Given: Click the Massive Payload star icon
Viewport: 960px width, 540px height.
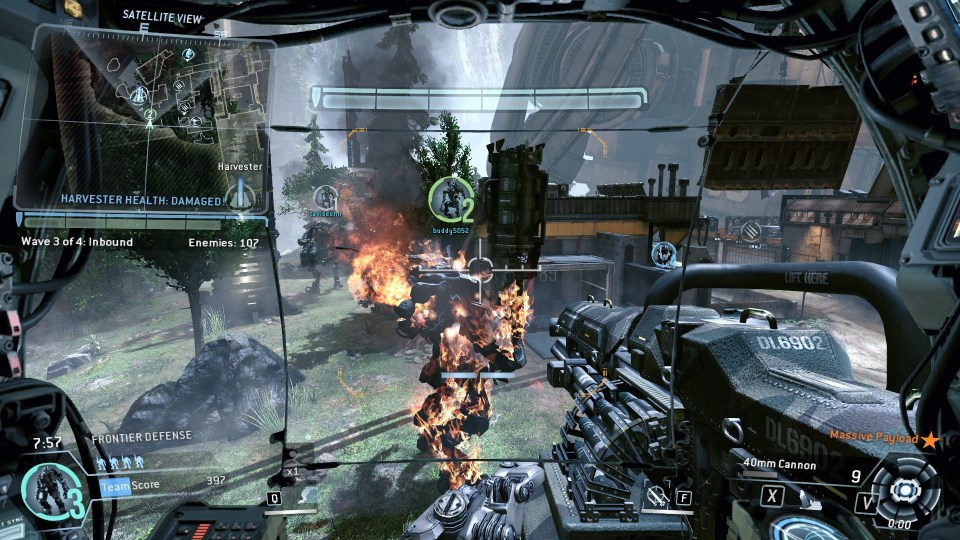Looking at the screenshot, I should pos(930,439).
